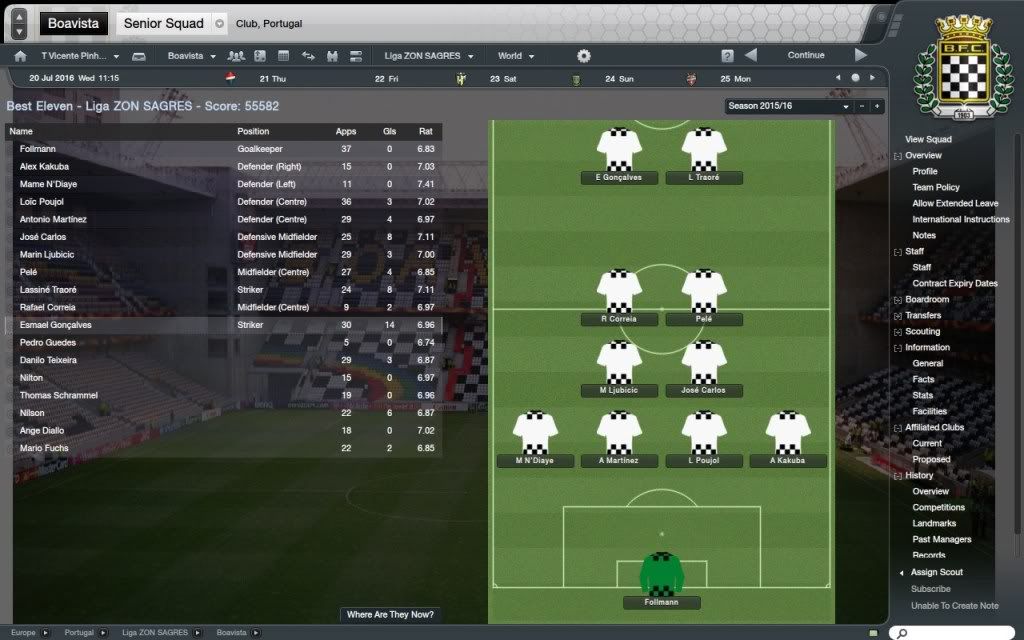Open Team Policy page
1024x640 pixels.
936,188
